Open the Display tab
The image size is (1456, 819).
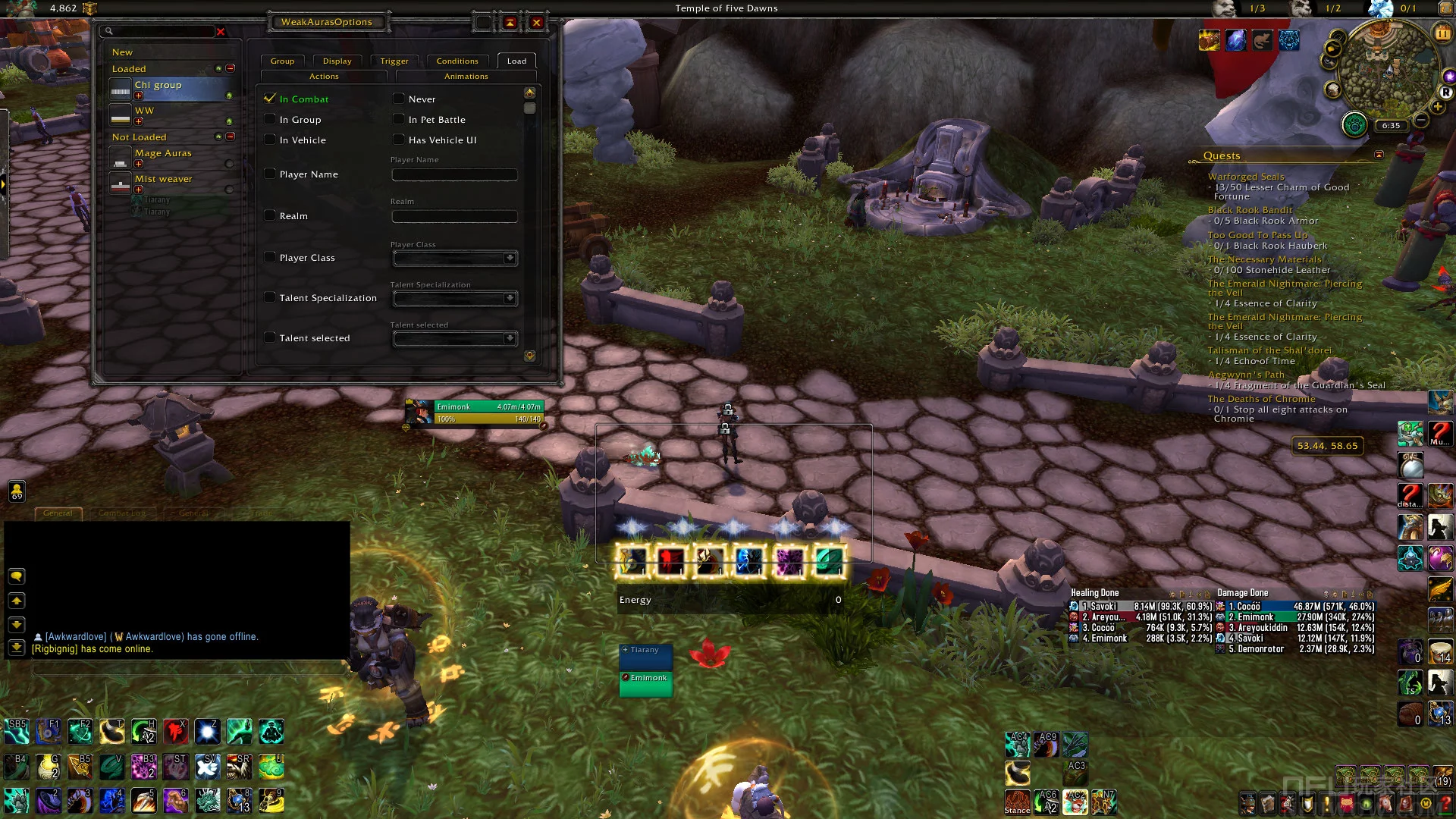(337, 61)
